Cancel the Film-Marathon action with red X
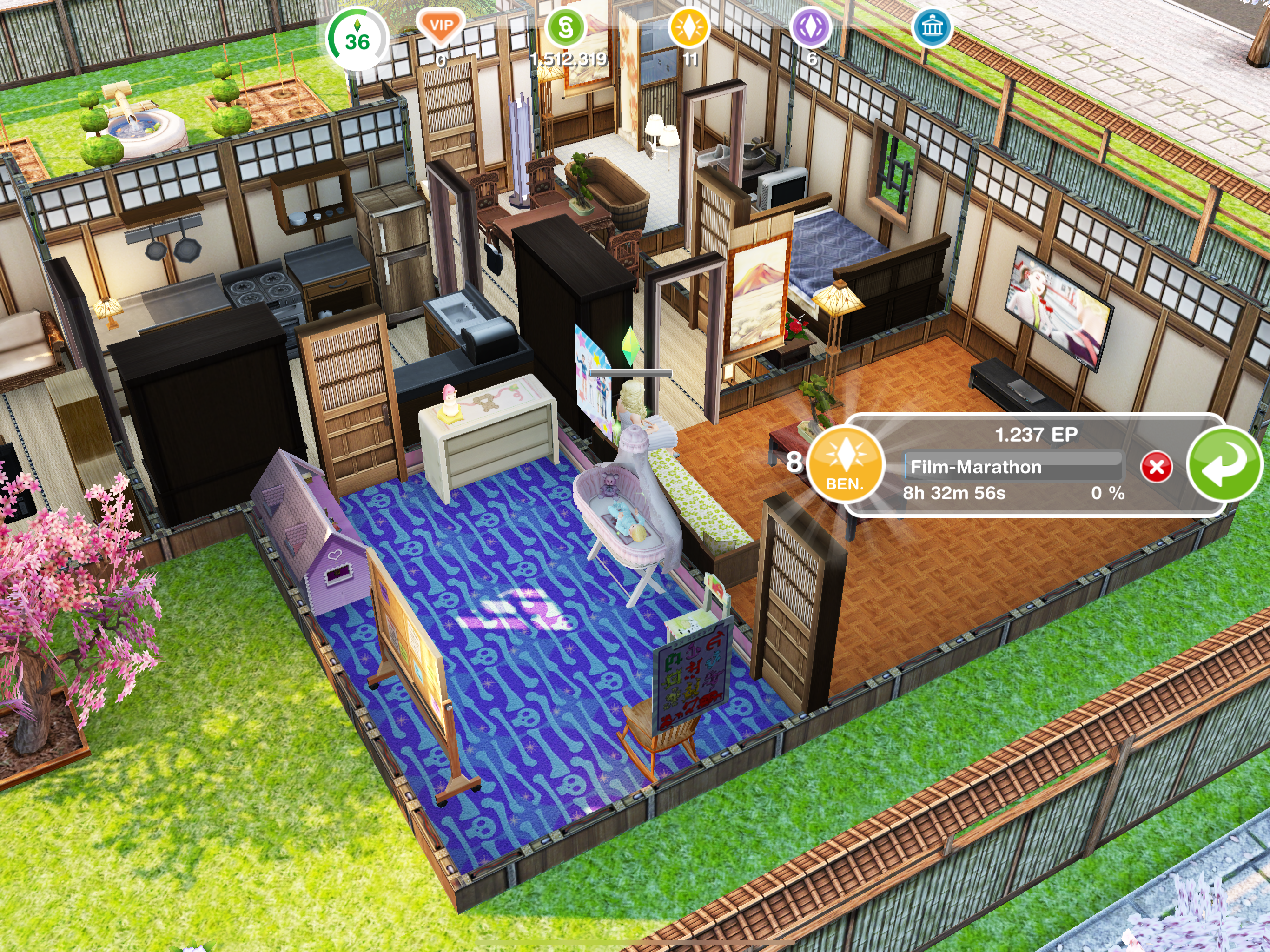Image resolution: width=1270 pixels, height=952 pixels. coord(1156,467)
